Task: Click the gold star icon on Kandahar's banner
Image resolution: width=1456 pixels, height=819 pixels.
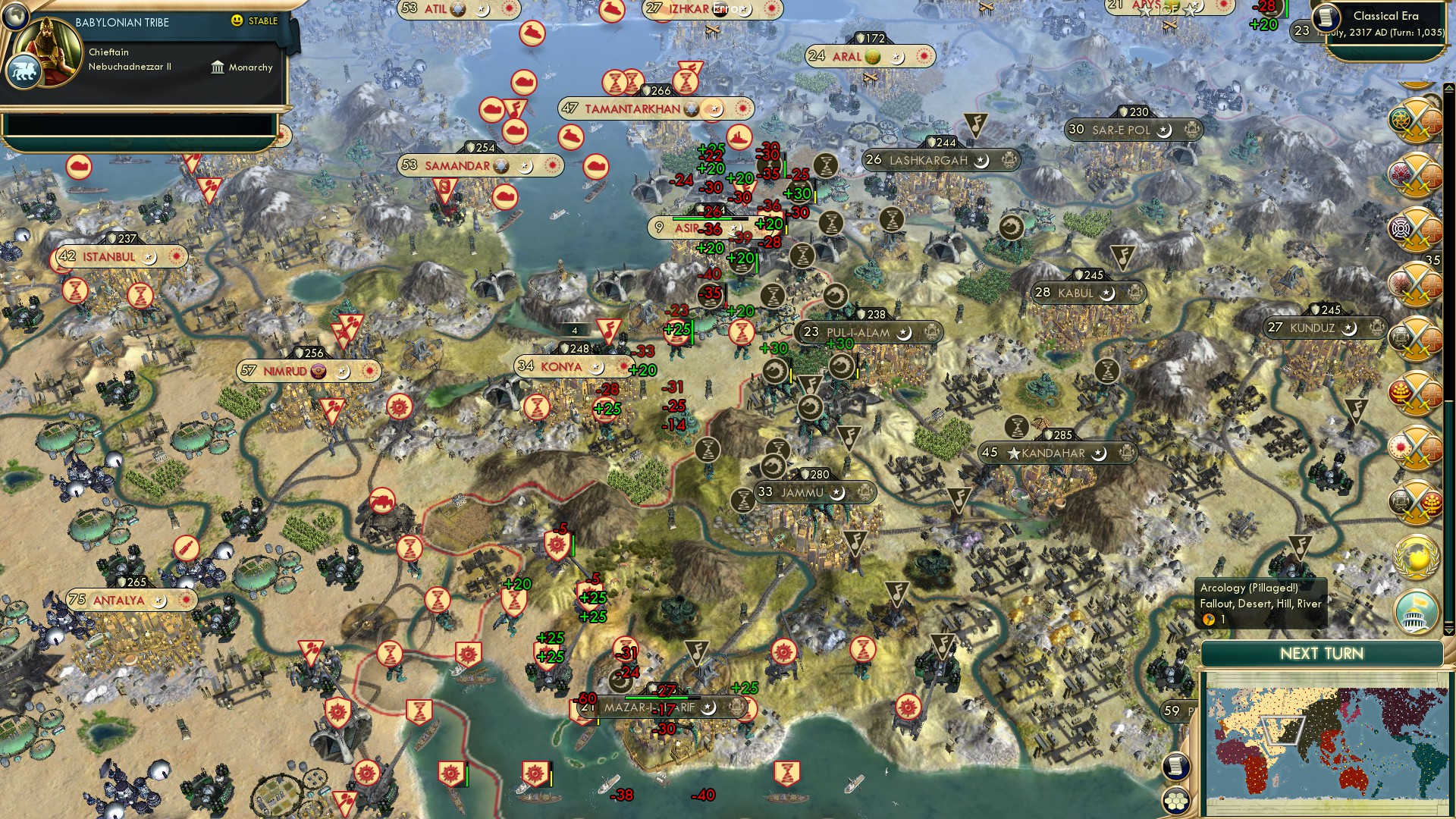Action: 1014,453
